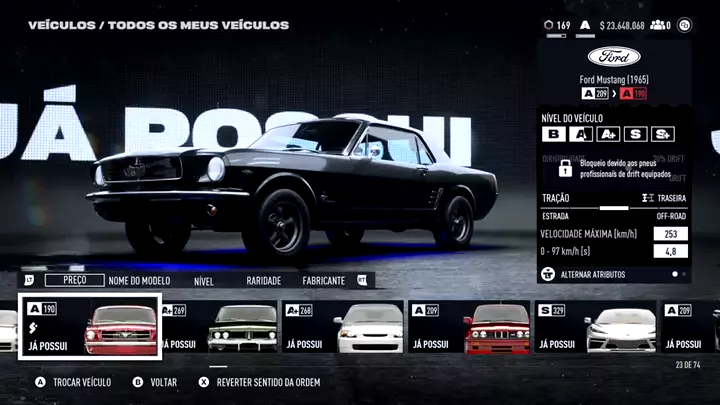Click the Trocar Veículo option
This screenshot has height=405, width=720.
74,382
